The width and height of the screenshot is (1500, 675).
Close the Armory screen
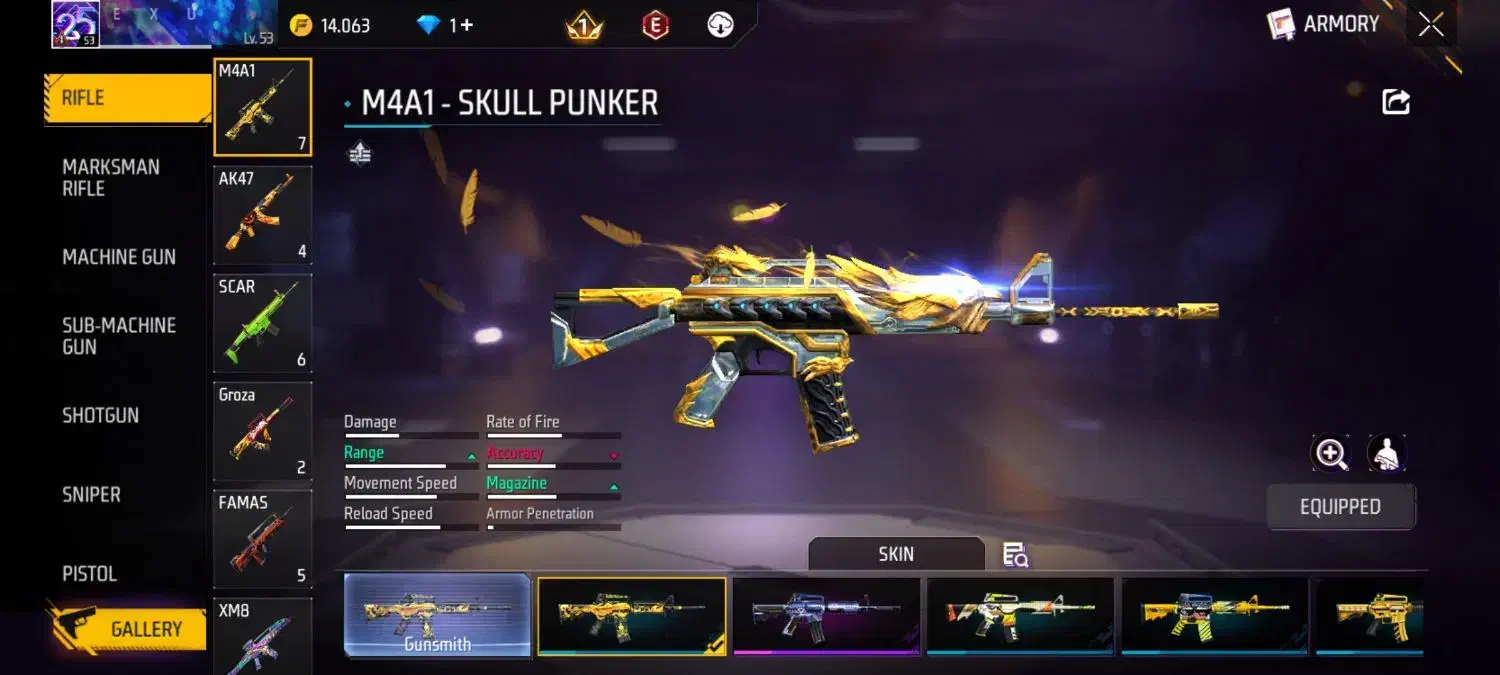tap(1431, 25)
